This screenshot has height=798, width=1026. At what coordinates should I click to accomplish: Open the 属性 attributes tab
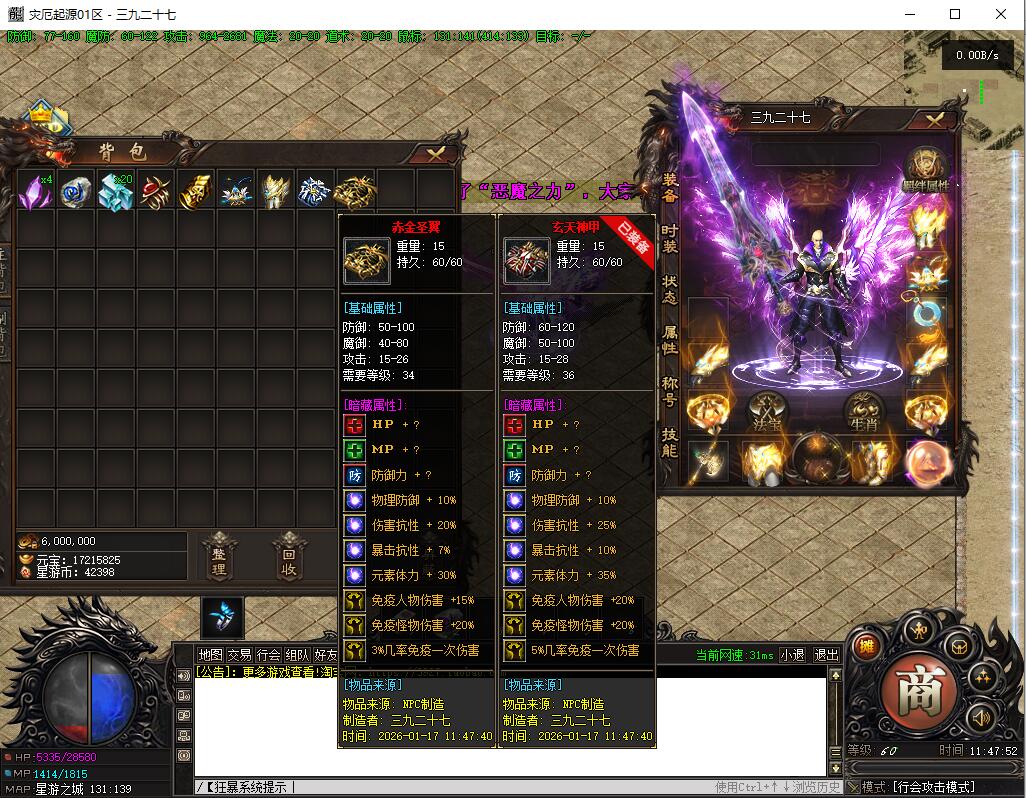click(669, 340)
